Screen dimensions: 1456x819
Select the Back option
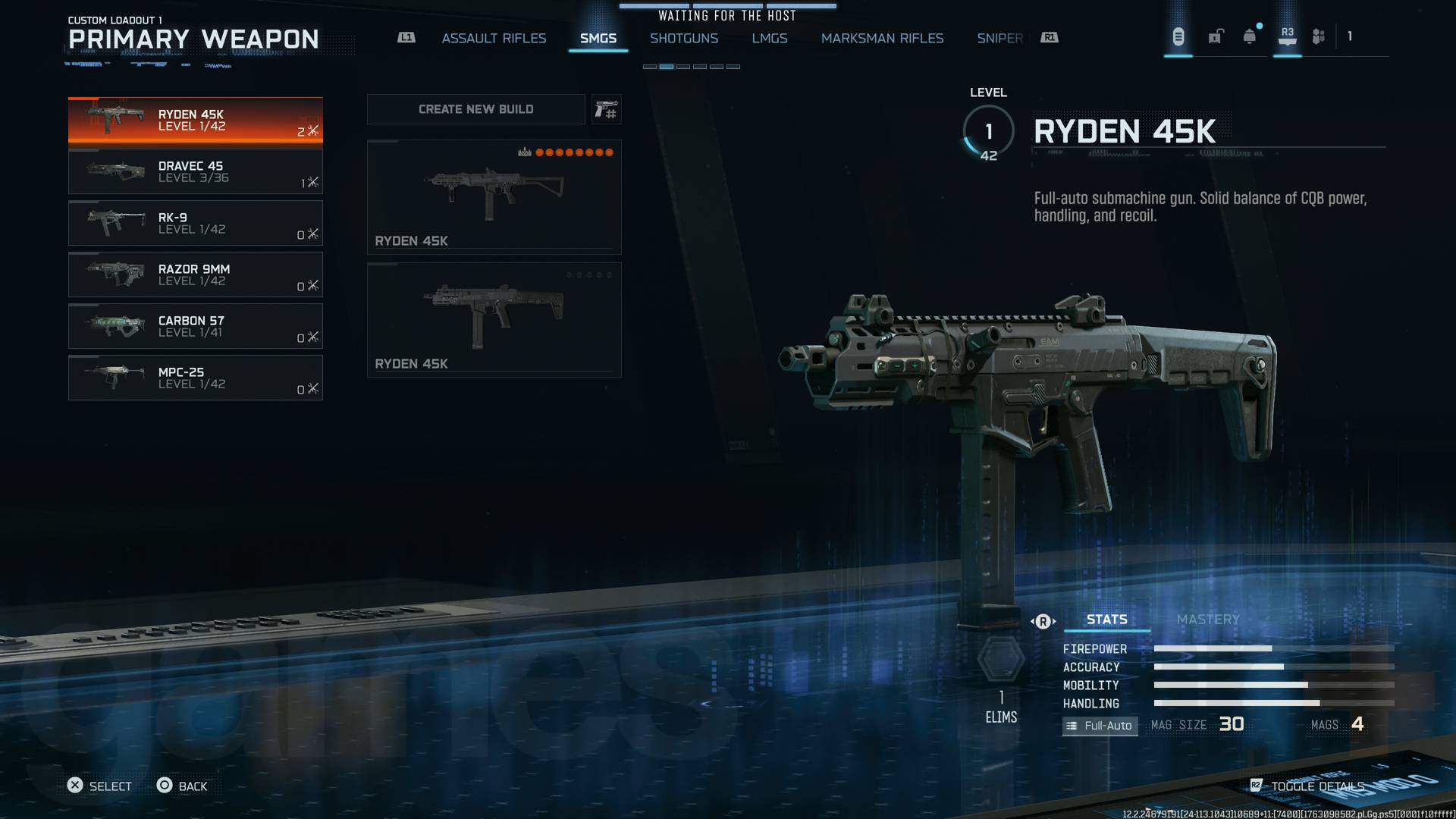point(182,786)
